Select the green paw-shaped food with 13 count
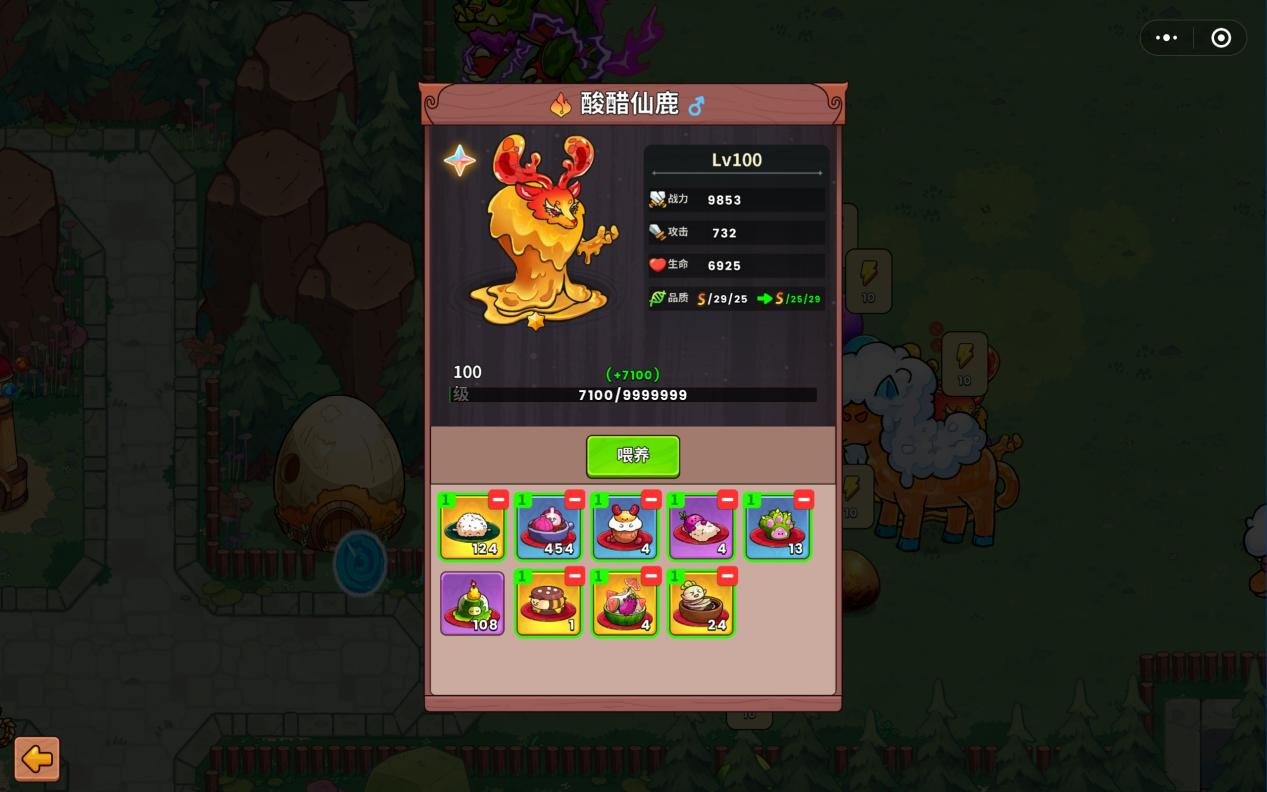The width and height of the screenshot is (1267, 792). [x=777, y=528]
